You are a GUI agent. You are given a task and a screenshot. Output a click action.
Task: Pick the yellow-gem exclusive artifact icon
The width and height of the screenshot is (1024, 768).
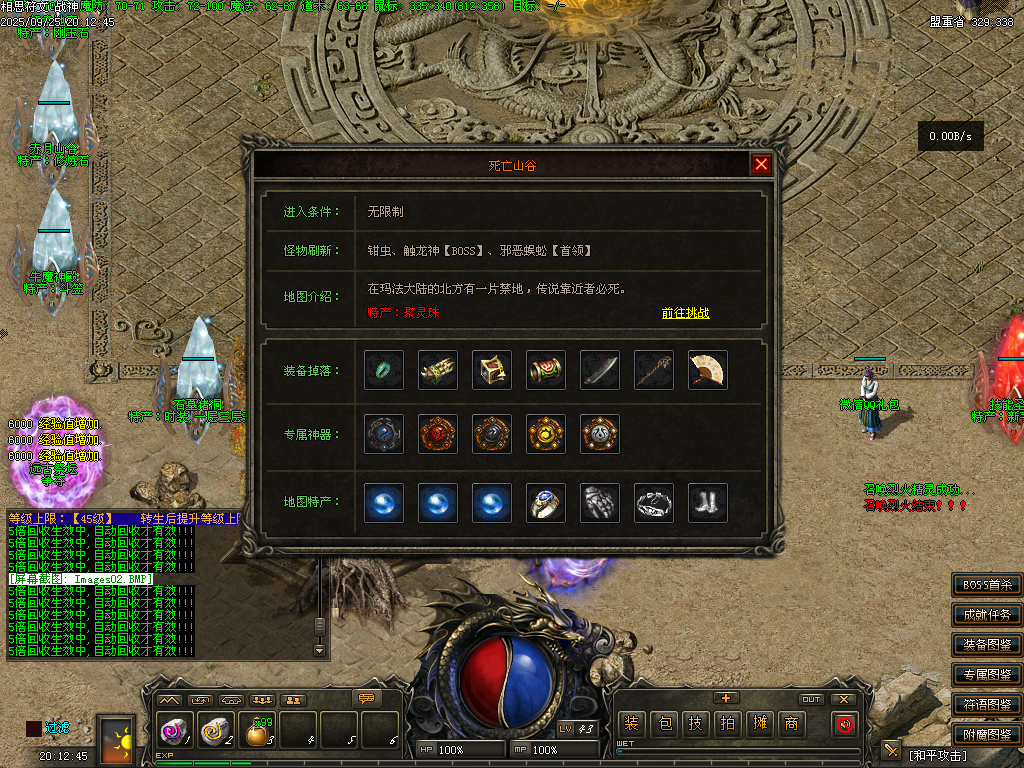546,434
